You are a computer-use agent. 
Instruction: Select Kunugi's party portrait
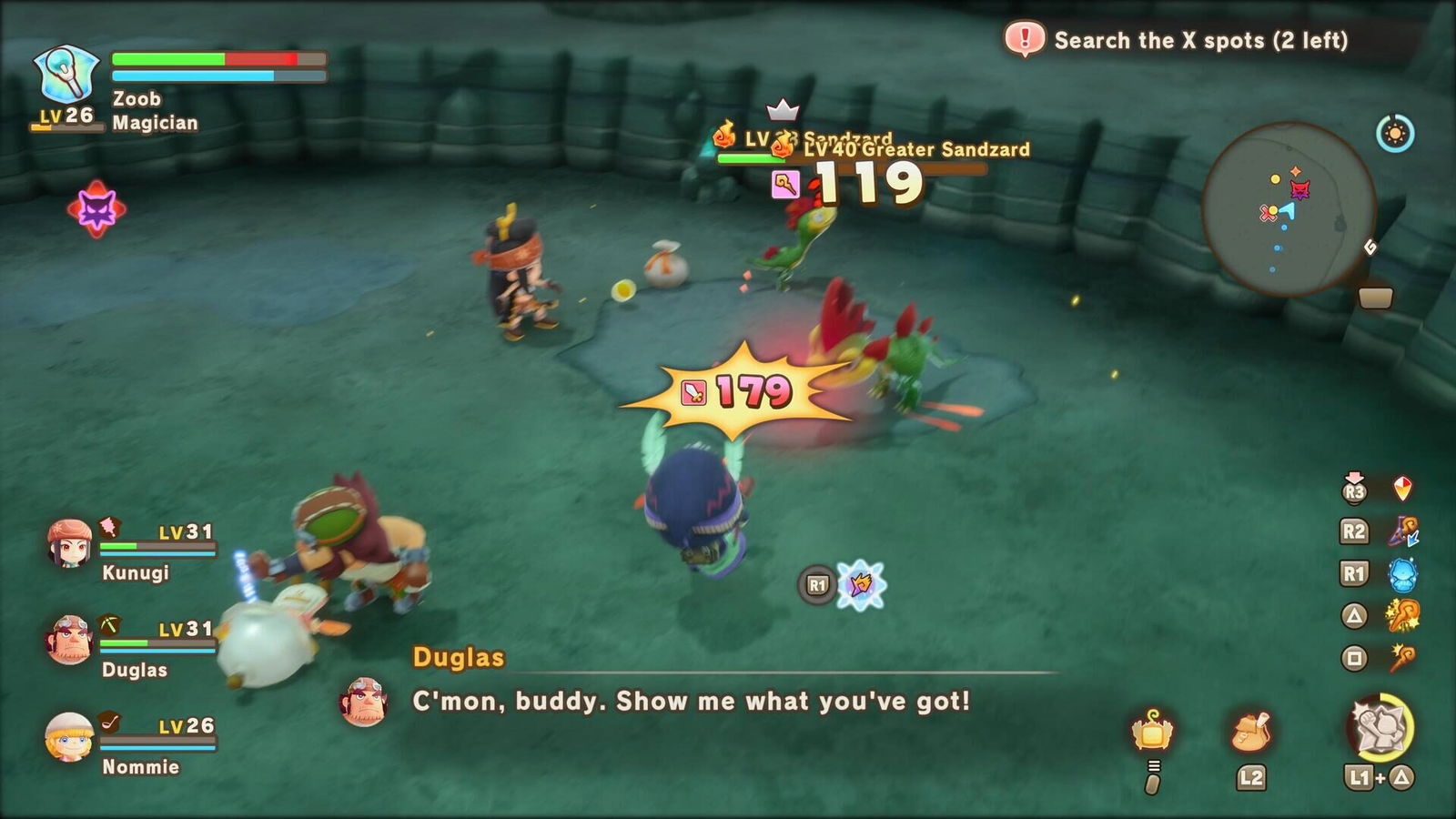tap(70, 543)
